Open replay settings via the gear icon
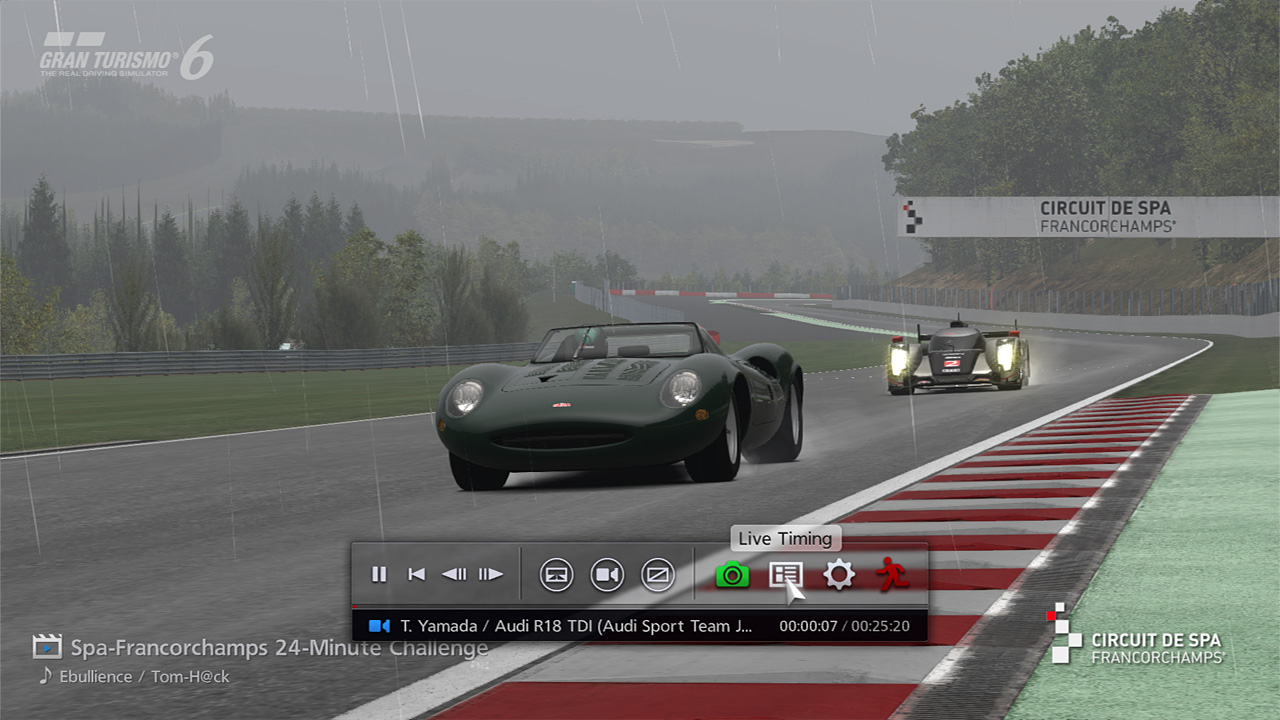The width and height of the screenshot is (1280, 720). pyautogui.click(x=838, y=574)
